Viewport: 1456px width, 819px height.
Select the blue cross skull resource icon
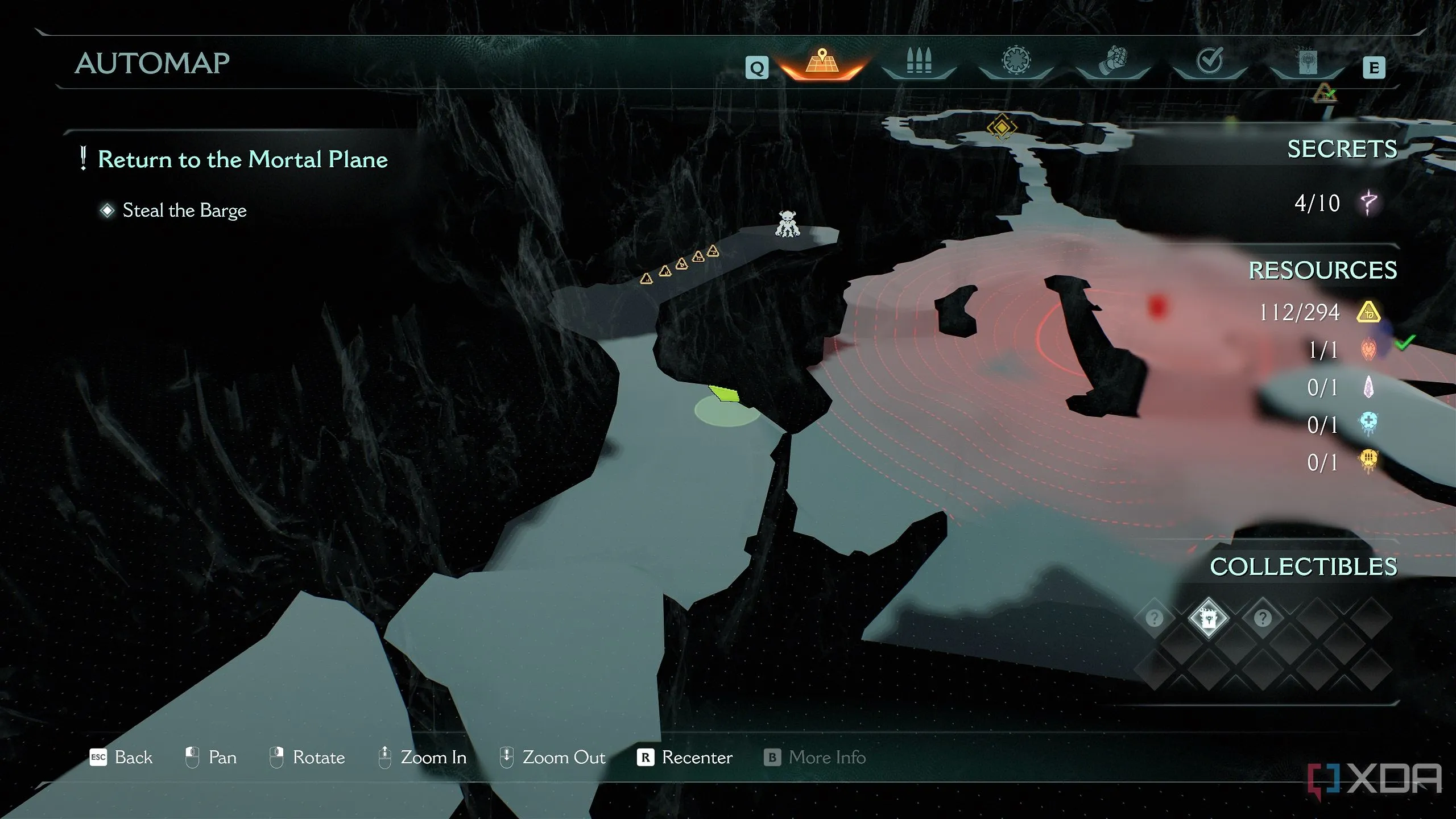pos(1368,424)
